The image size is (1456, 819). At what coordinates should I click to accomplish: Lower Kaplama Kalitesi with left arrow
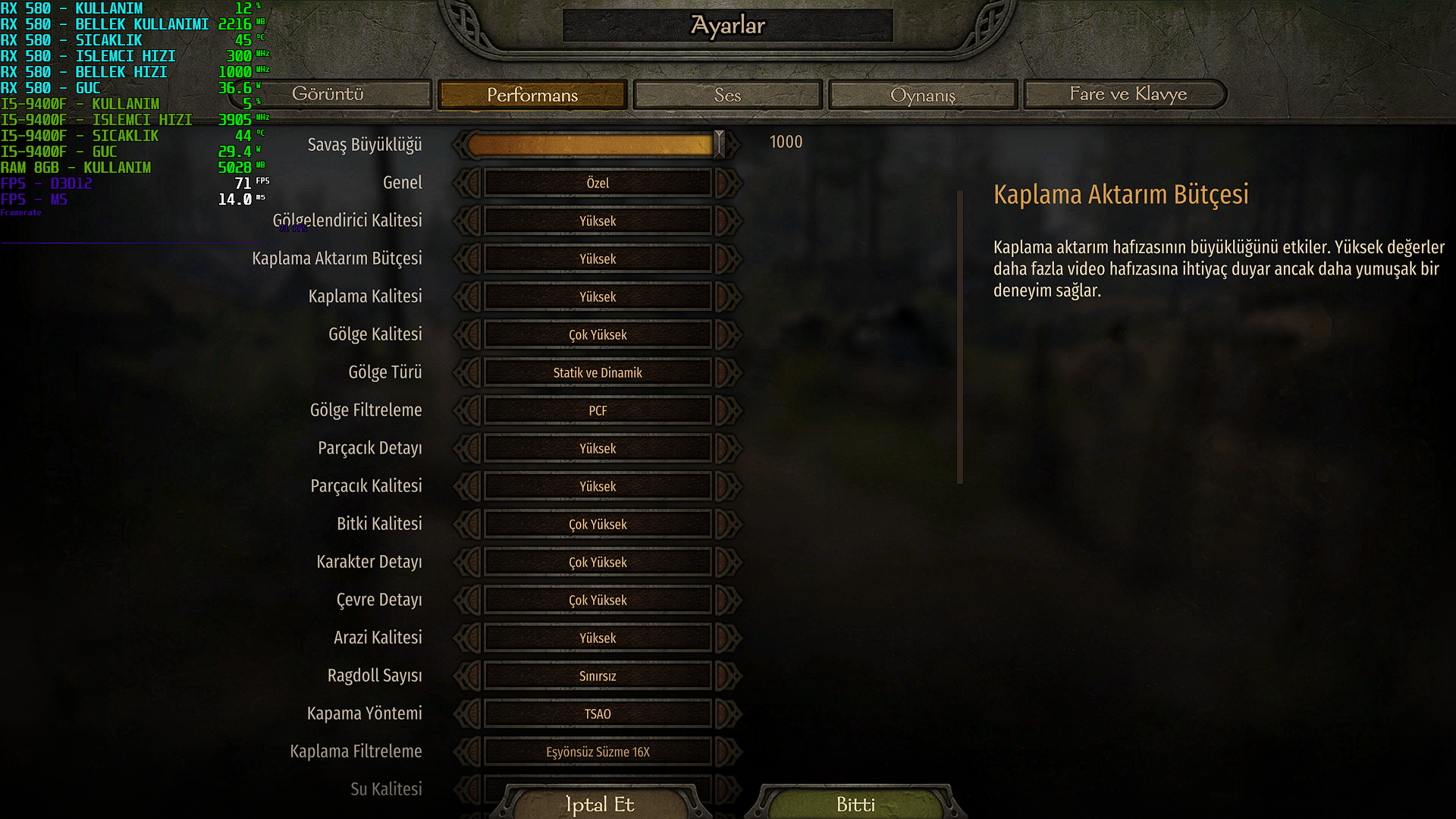[470, 297]
